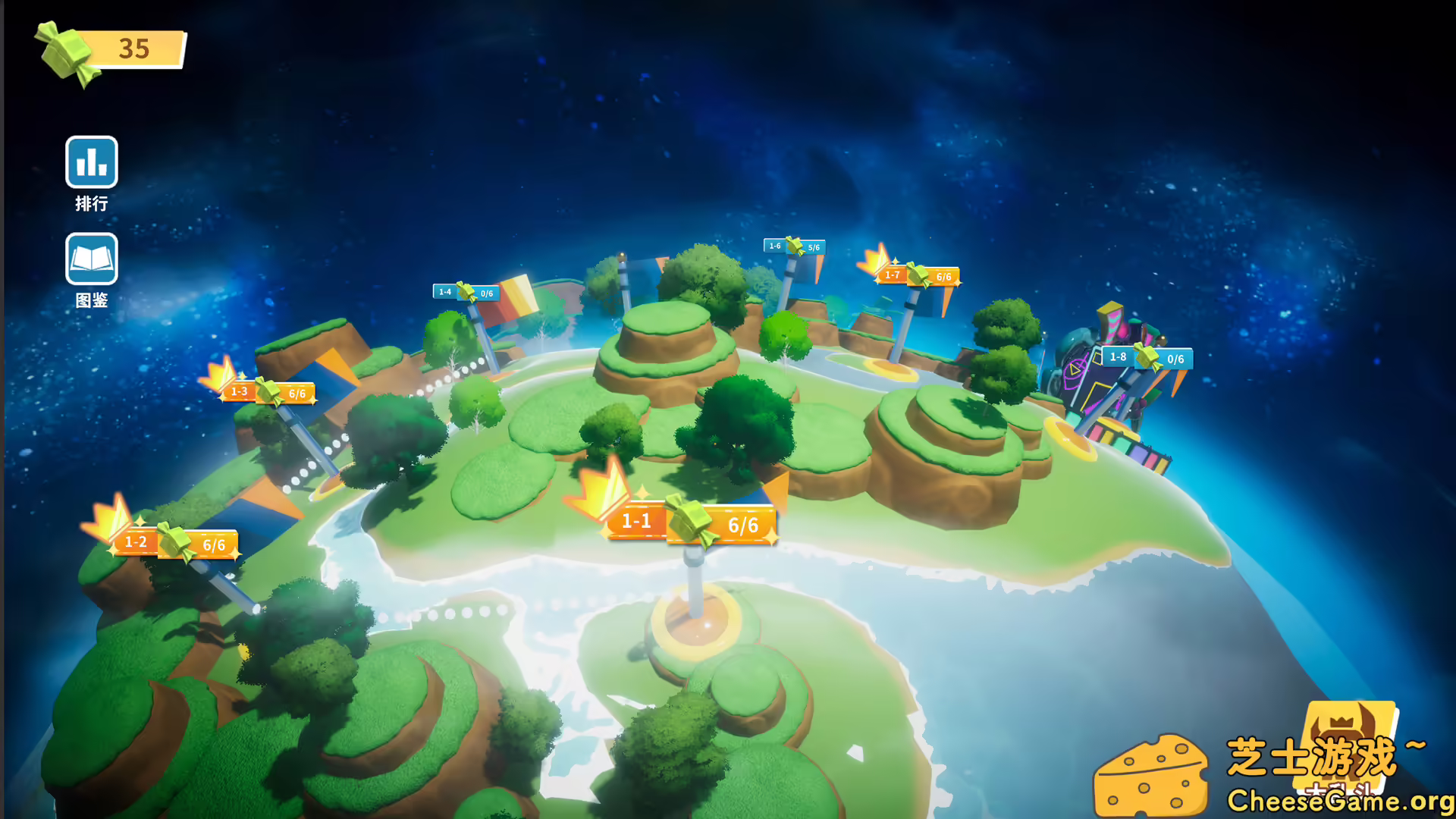The image size is (1456, 819).
Task: Open the 图鉴 collection book
Action: [91, 258]
